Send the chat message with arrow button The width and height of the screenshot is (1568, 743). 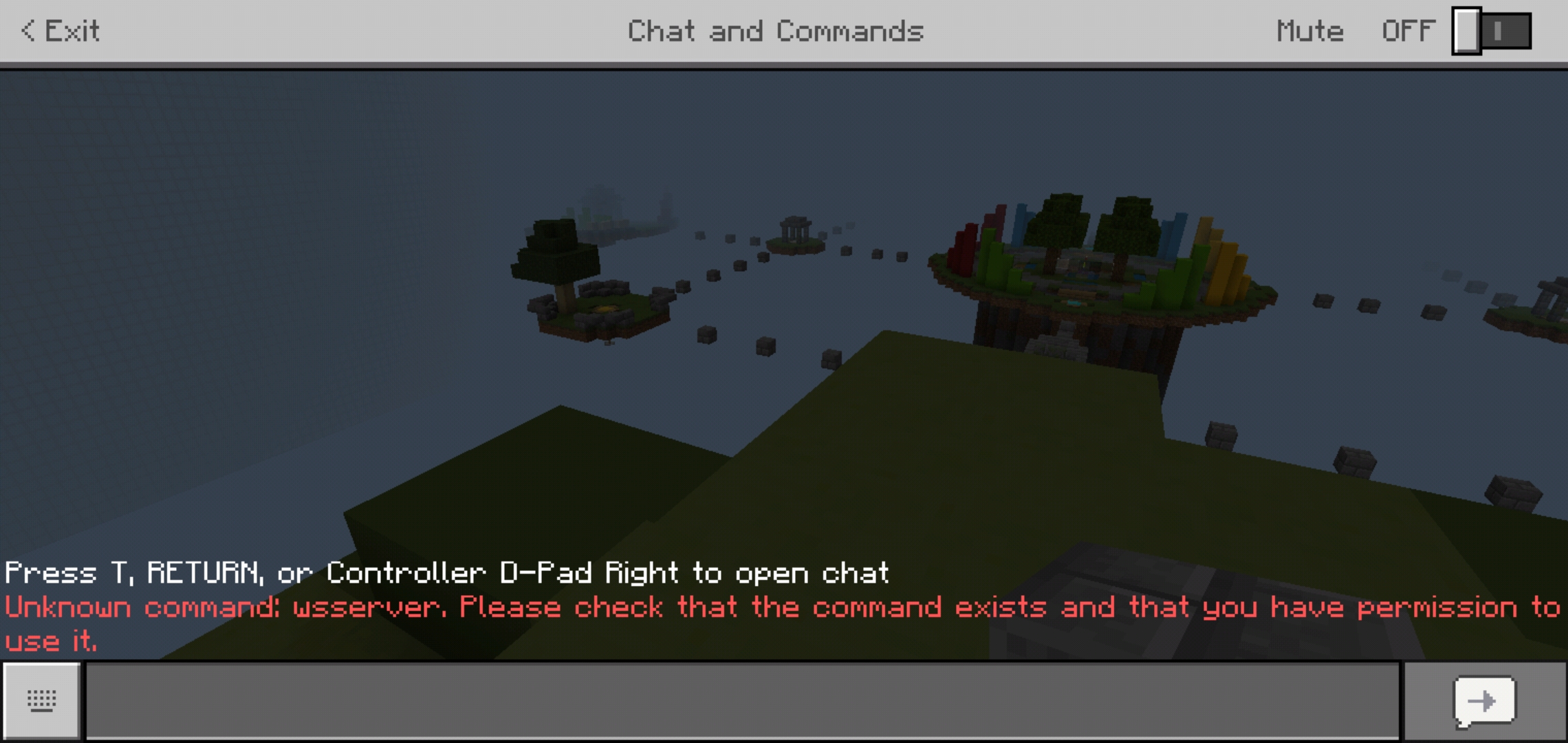pos(1484,702)
